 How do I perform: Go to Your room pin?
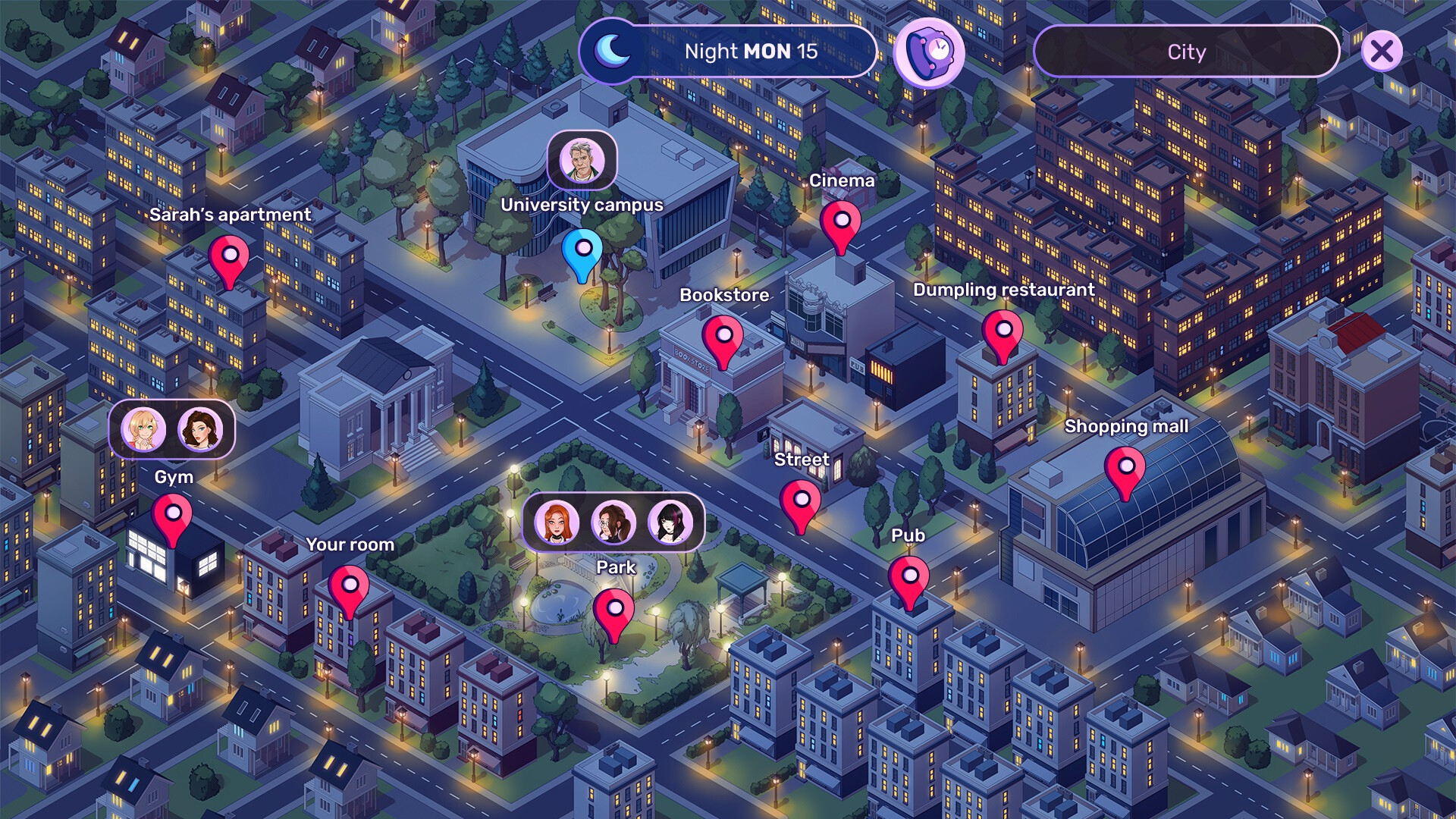pyautogui.click(x=349, y=587)
